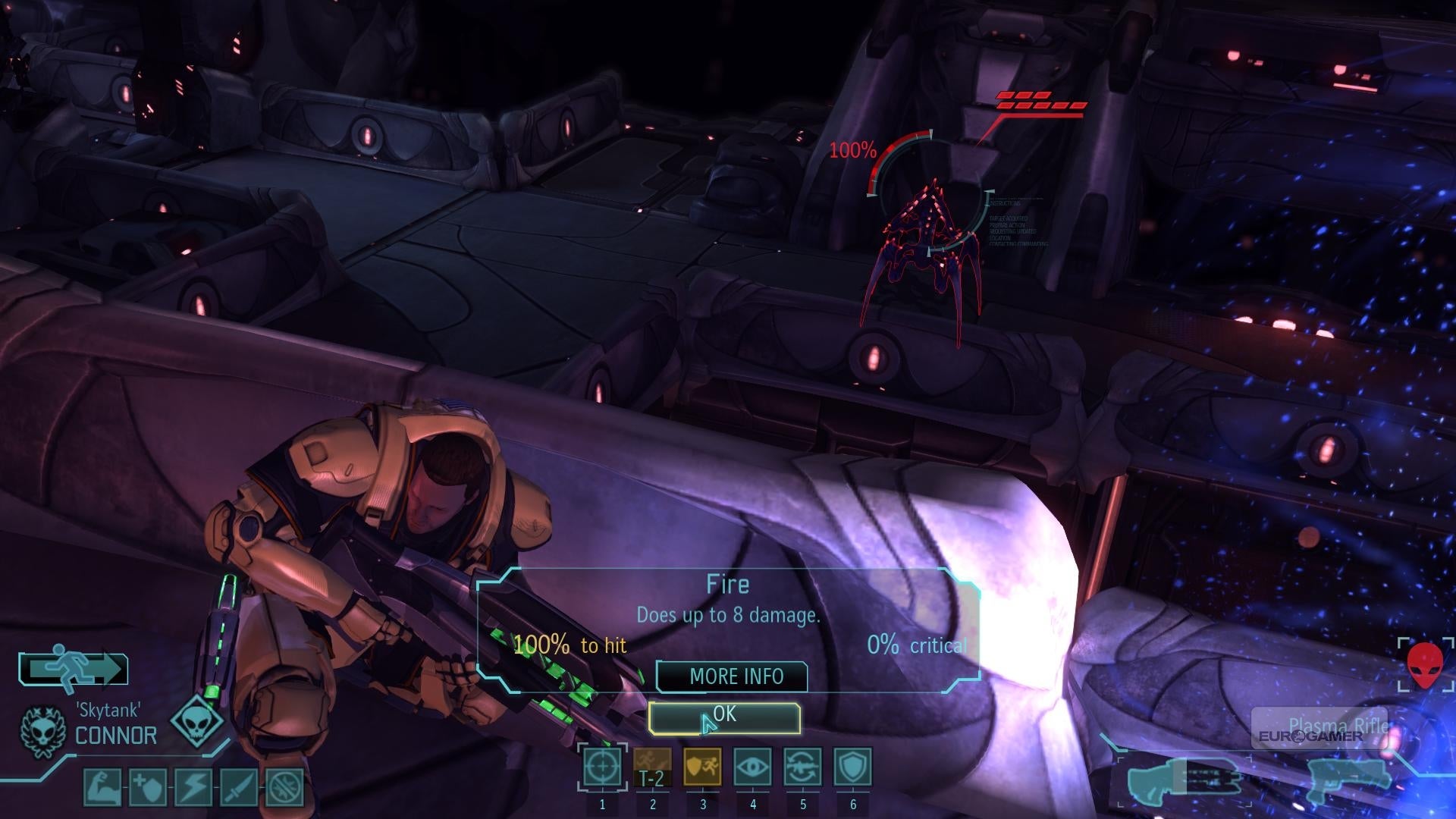This screenshot has height=819, width=1456.
Task: Click the crossed-out circle perk icon
Action: pyautogui.click(x=284, y=787)
